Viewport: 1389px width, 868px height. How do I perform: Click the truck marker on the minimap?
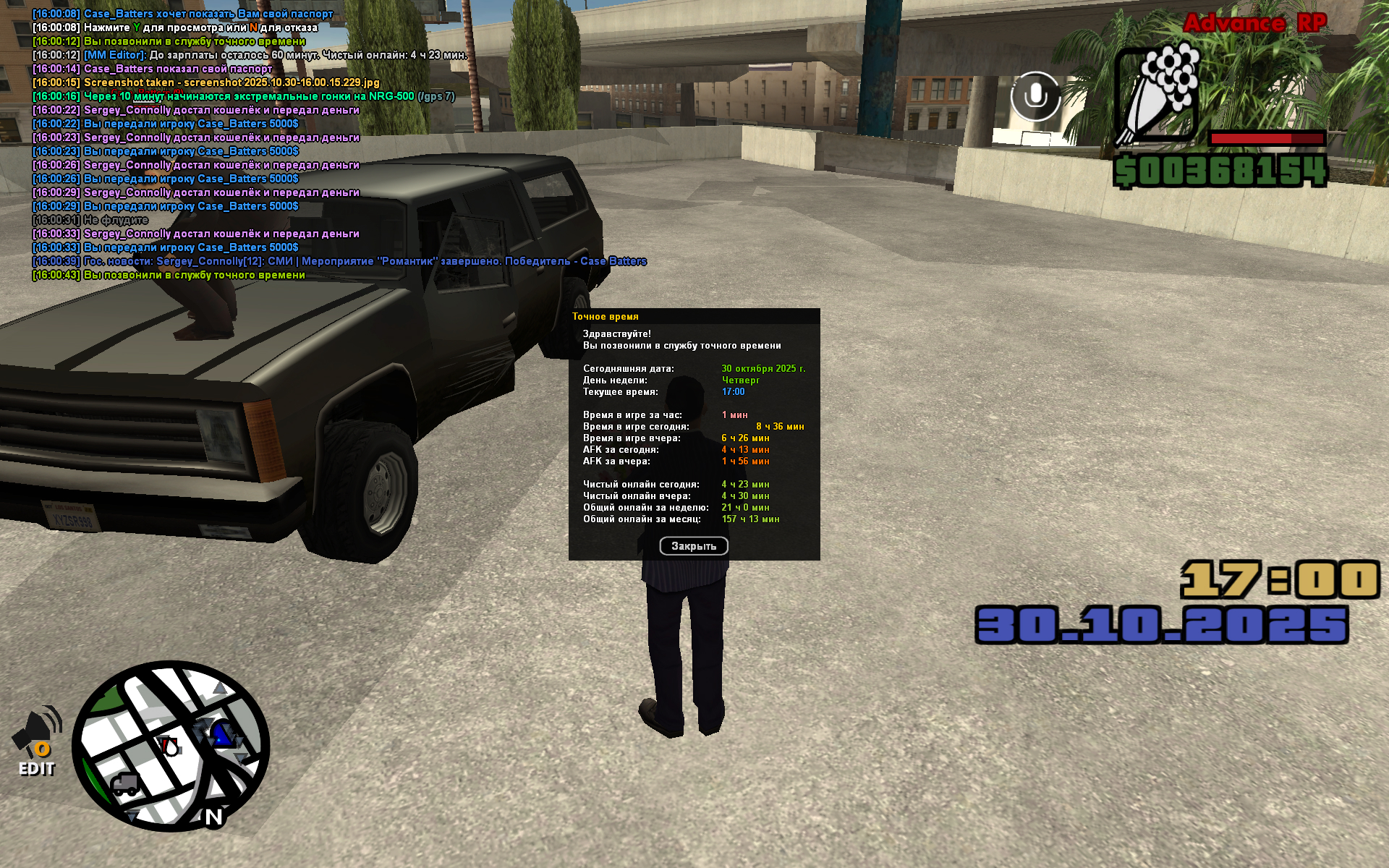[x=125, y=784]
